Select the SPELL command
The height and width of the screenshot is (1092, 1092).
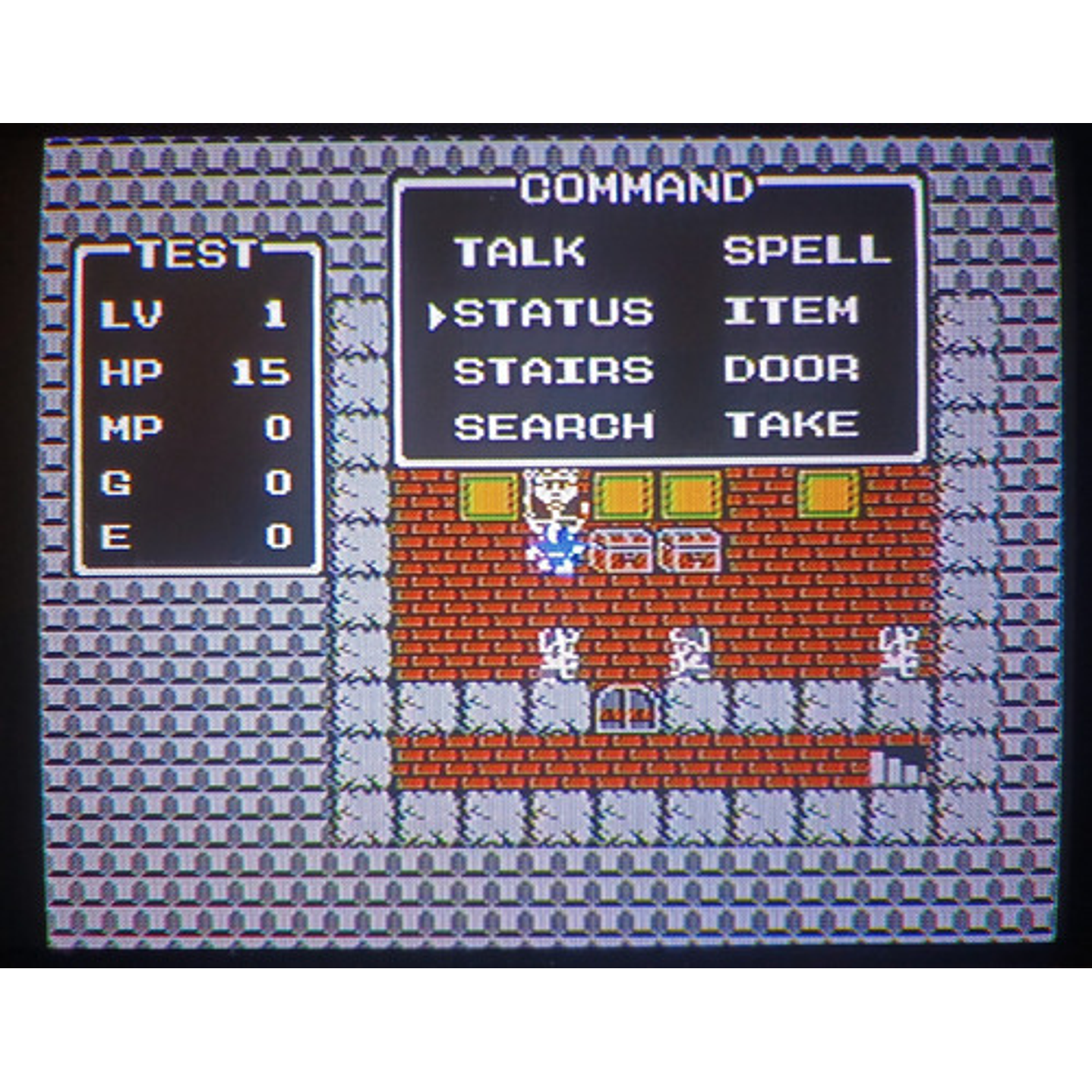point(809,254)
